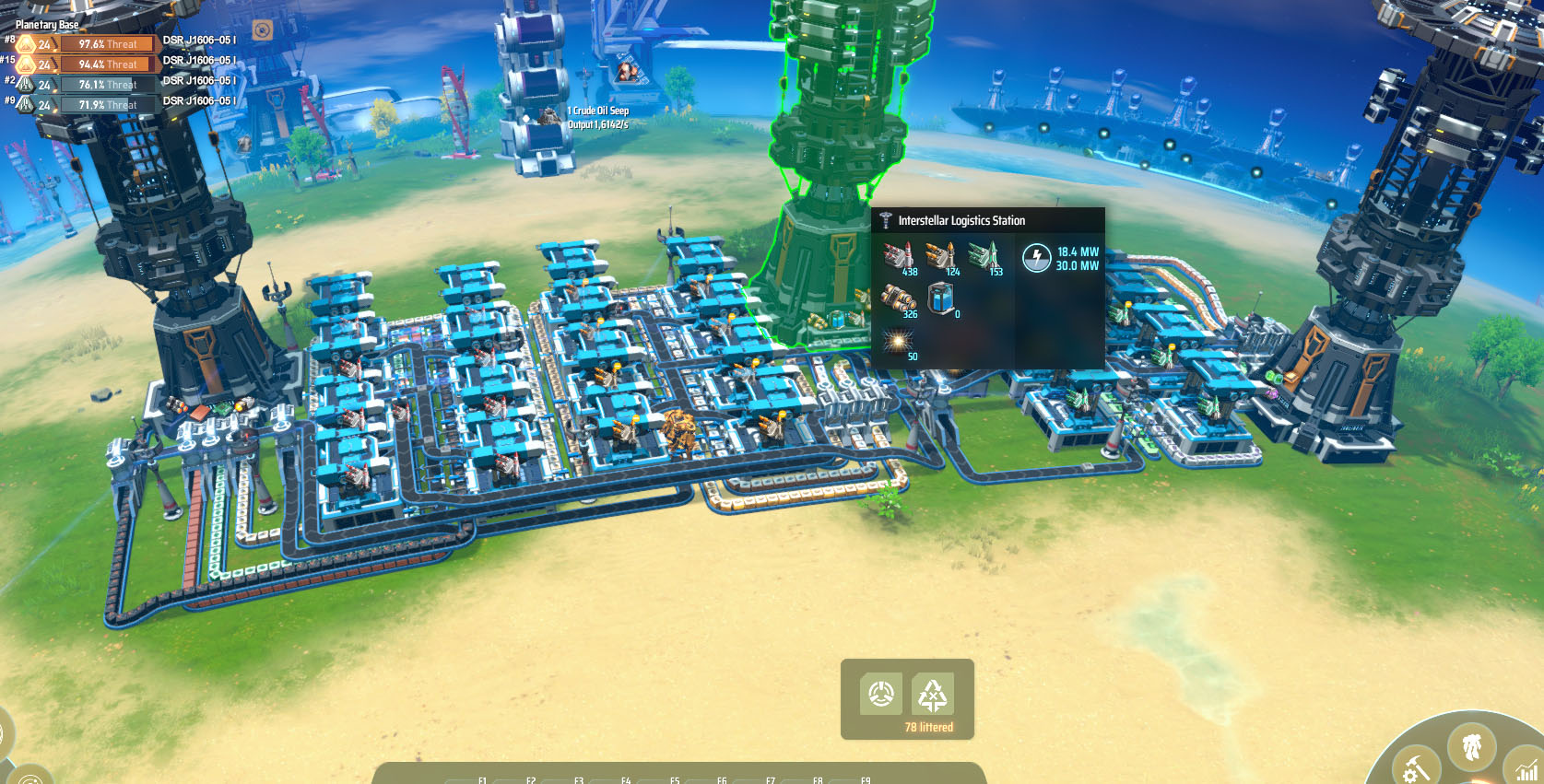Select the green missile item showing 153
The height and width of the screenshot is (784, 1544).
click(984, 255)
